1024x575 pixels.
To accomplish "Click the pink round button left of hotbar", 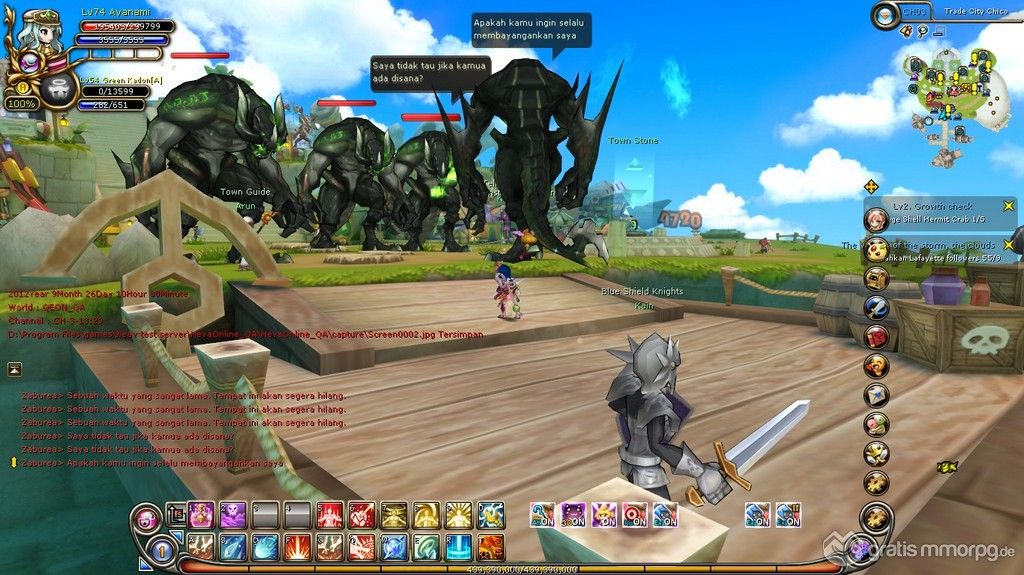I will pyautogui.click(x=146, y=518).
